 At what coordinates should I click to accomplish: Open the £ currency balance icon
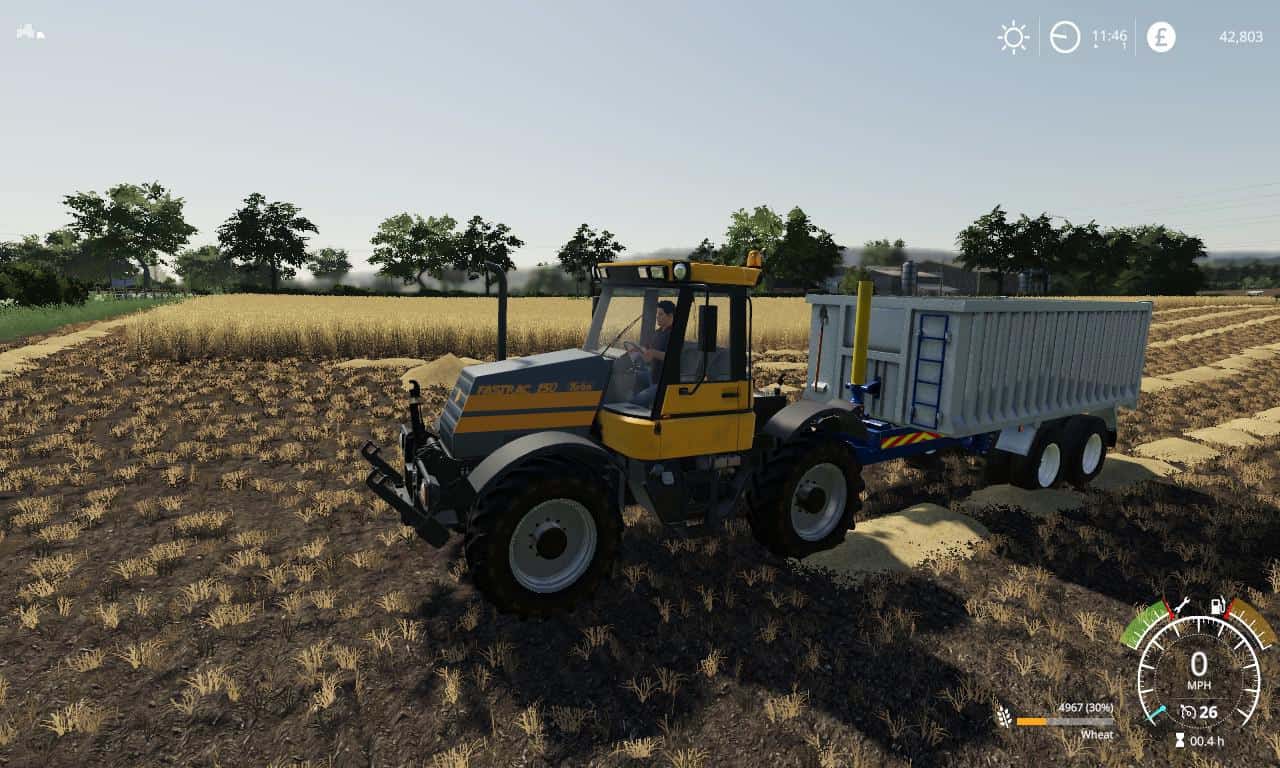point(1161,36)
